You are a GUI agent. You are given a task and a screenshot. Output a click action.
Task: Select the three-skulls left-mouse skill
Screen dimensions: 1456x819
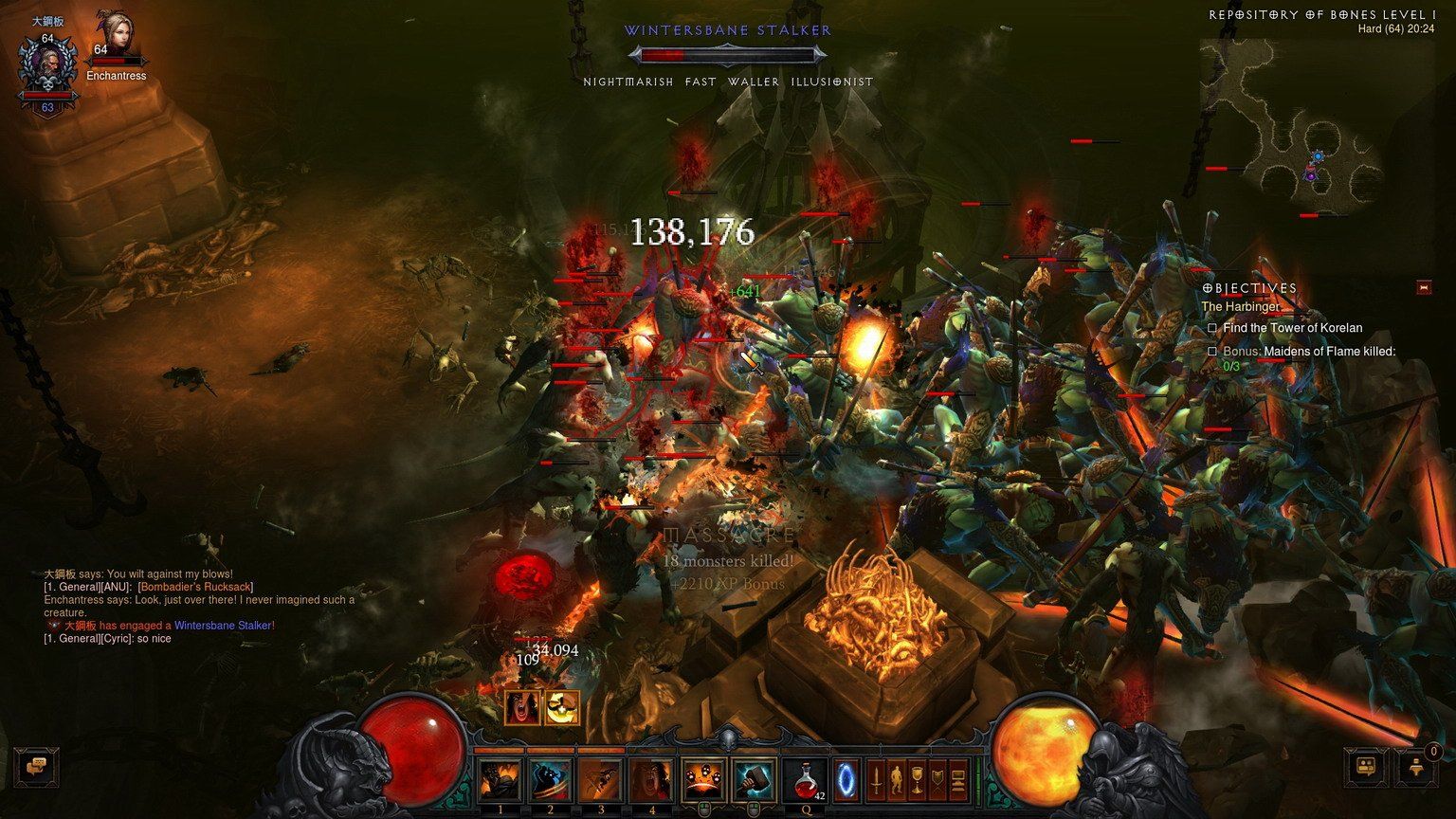(703, 780)
